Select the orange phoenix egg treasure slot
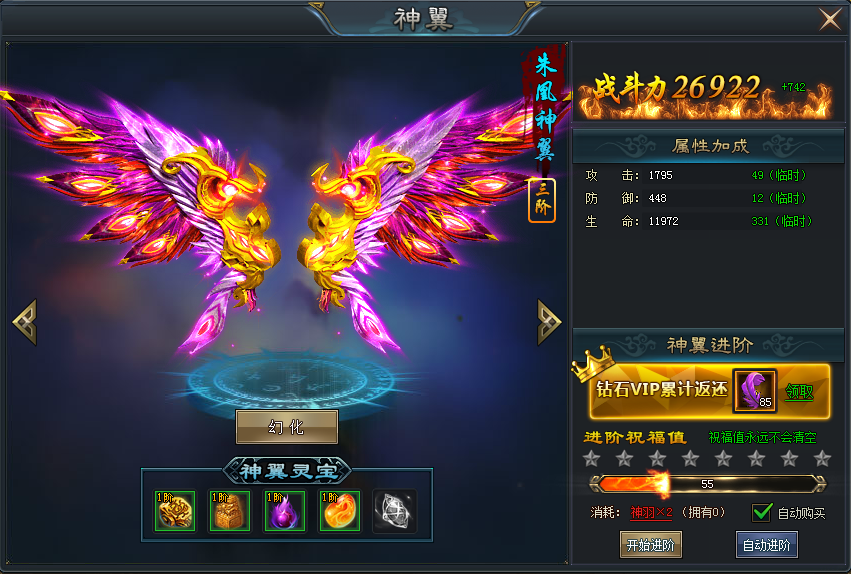Screen dimensions: 851x574 340,511
